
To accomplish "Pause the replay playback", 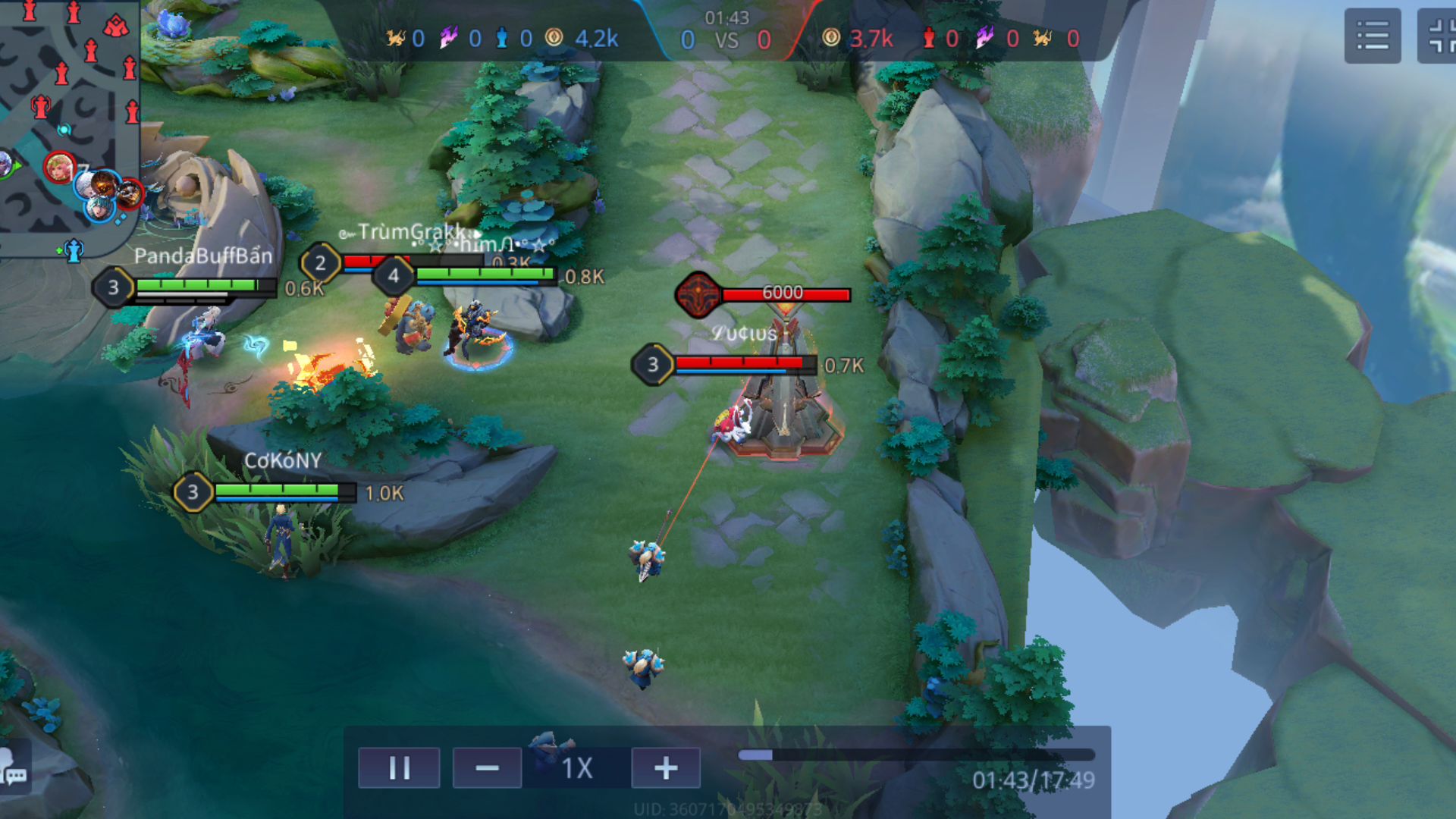I will pyautogui.click(x=399, y=768).
